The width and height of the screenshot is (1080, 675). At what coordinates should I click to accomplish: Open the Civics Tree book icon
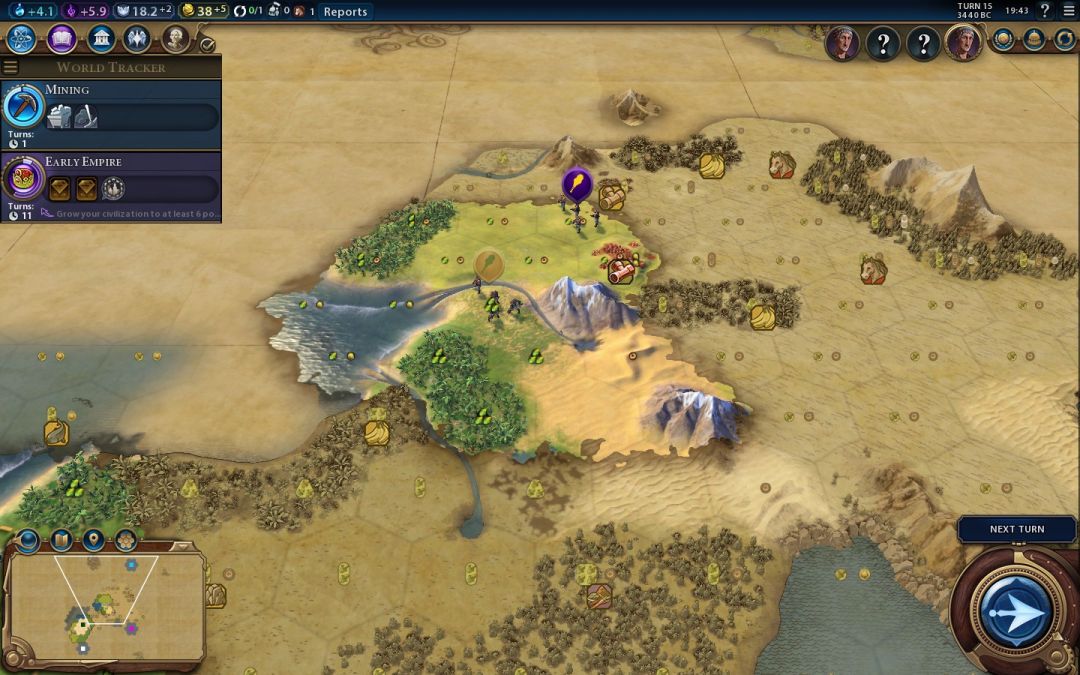[61, 39]
